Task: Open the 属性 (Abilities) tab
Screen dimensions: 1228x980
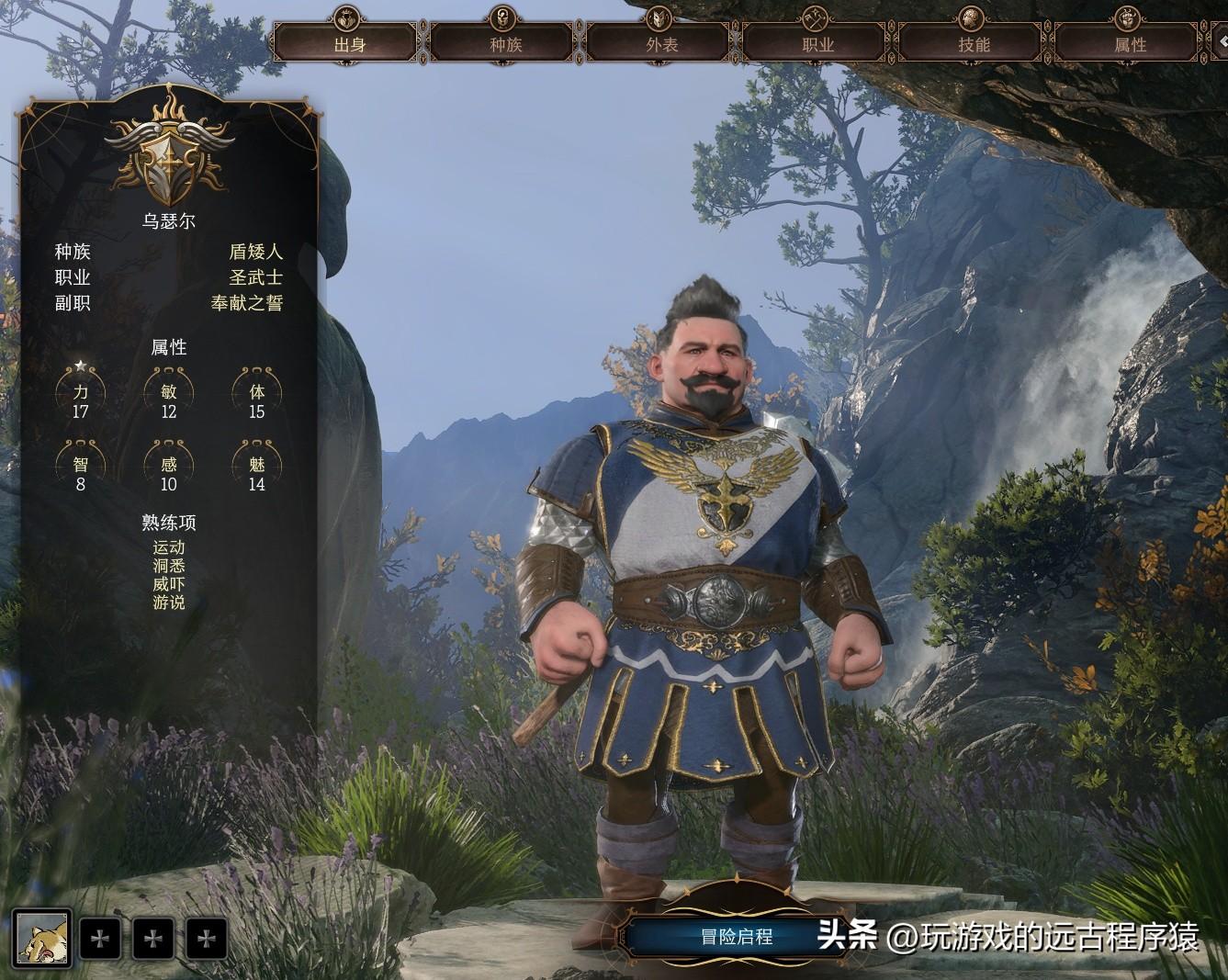Action: pos(1129,43)
